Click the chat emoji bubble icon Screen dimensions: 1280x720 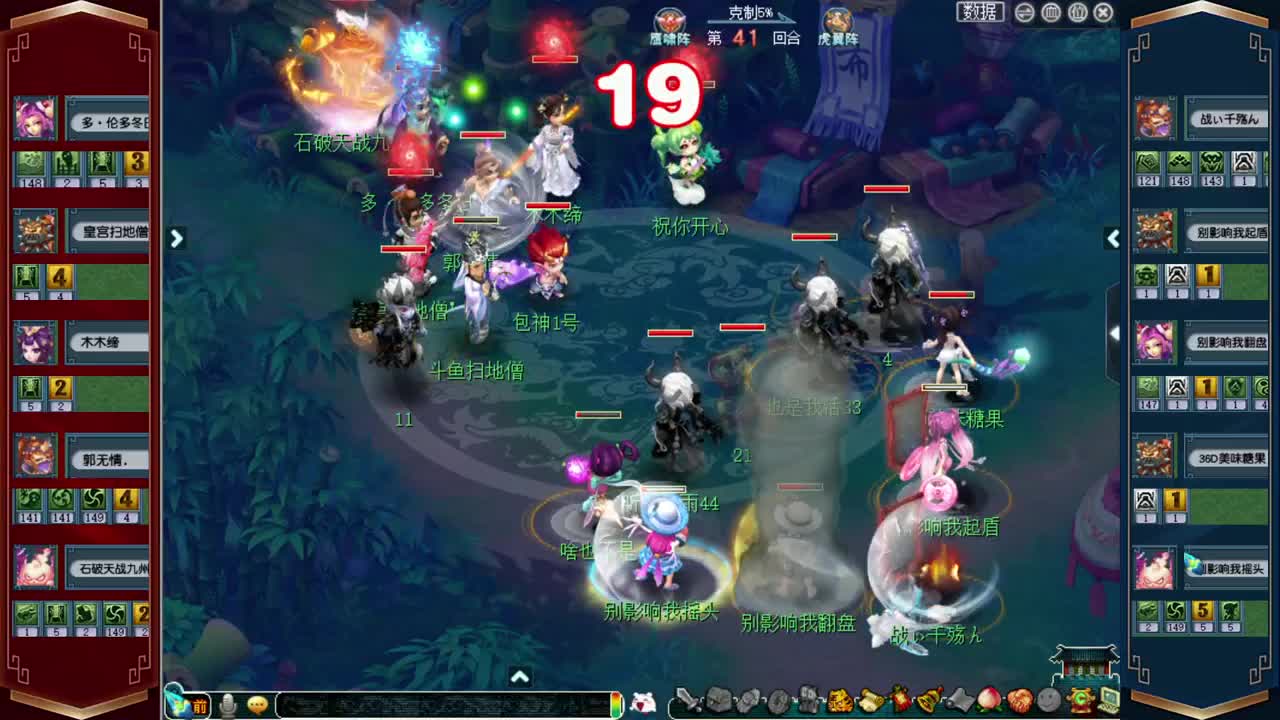257,705
